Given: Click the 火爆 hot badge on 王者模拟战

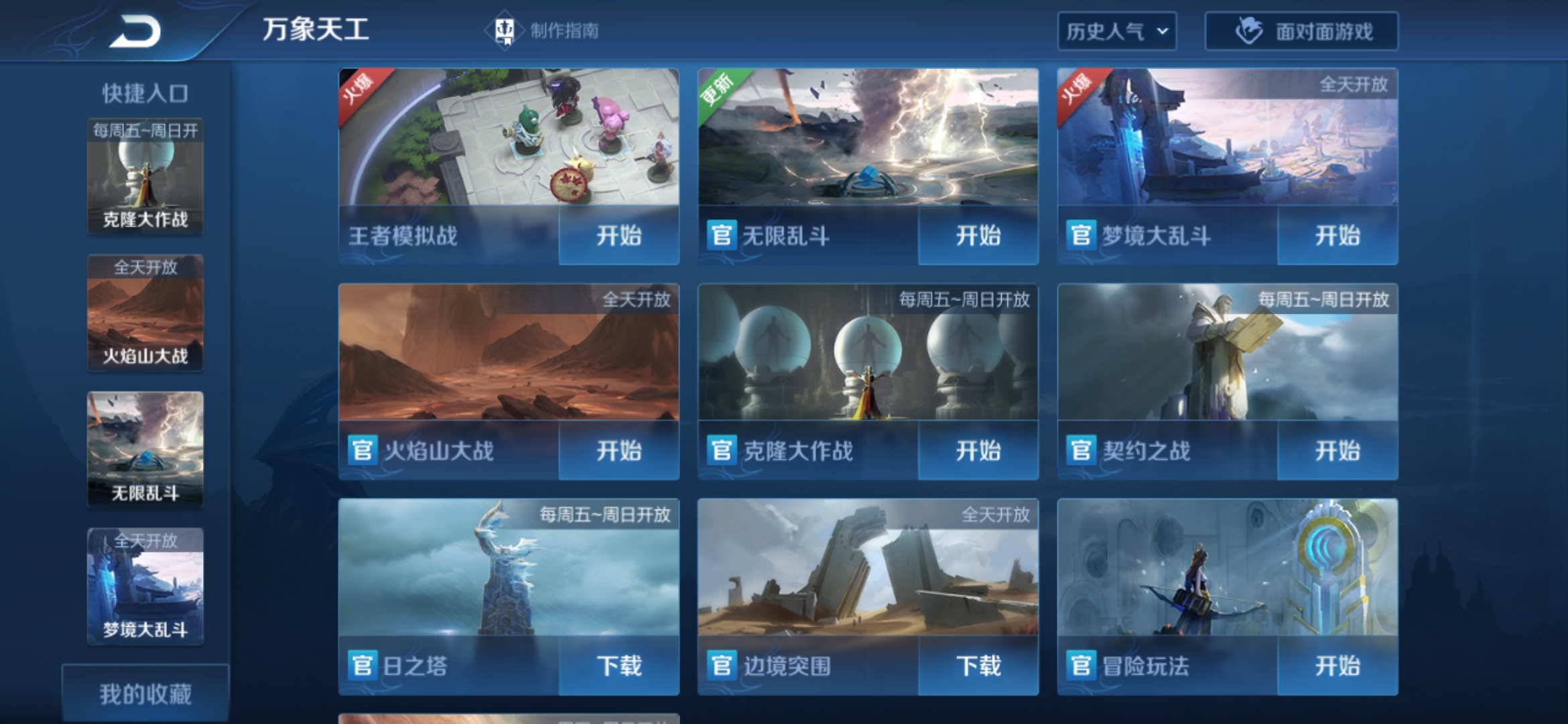Looking at the screenshot, I should point(358,91).
